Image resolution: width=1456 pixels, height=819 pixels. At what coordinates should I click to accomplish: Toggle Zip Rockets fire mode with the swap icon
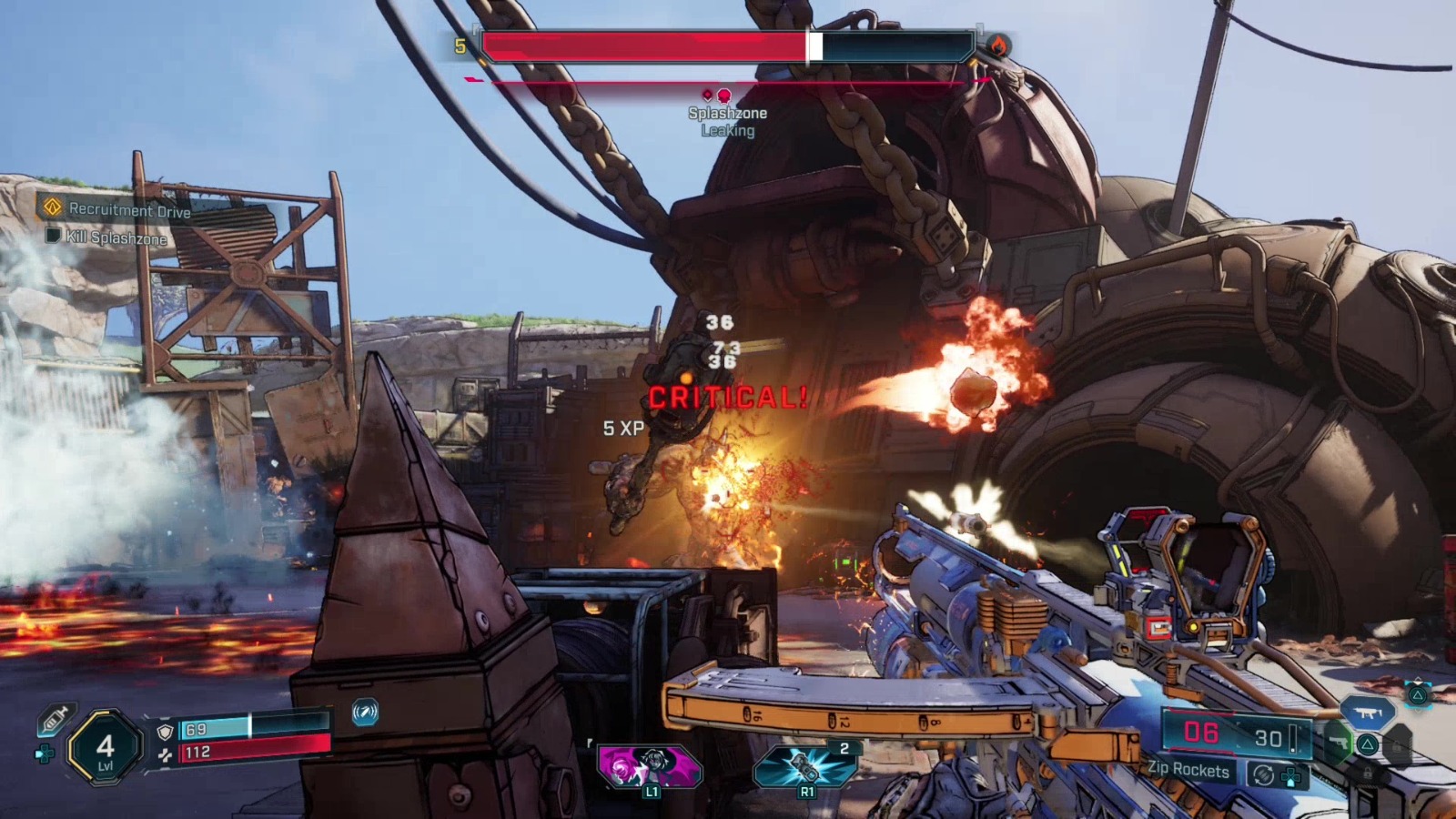point(1263,774)
